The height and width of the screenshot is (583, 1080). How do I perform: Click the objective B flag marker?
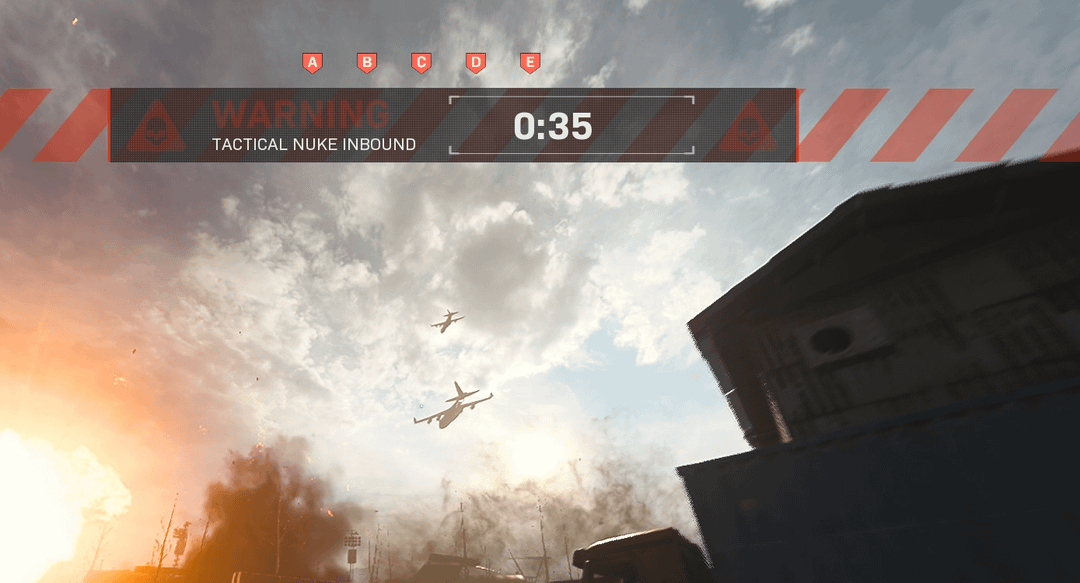pos(367,63)
